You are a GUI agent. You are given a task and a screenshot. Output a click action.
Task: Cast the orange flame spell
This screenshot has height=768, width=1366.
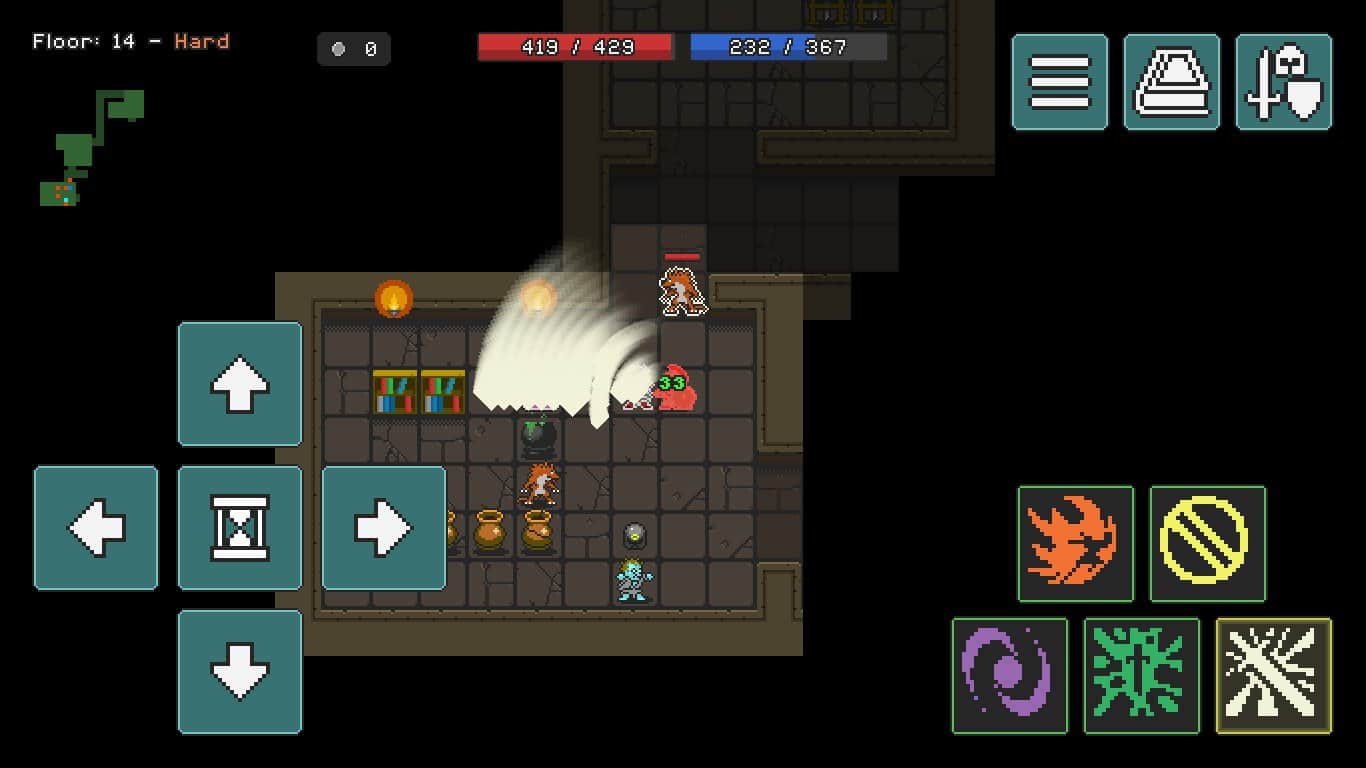pyautogui.click(x=1075, y=544)
